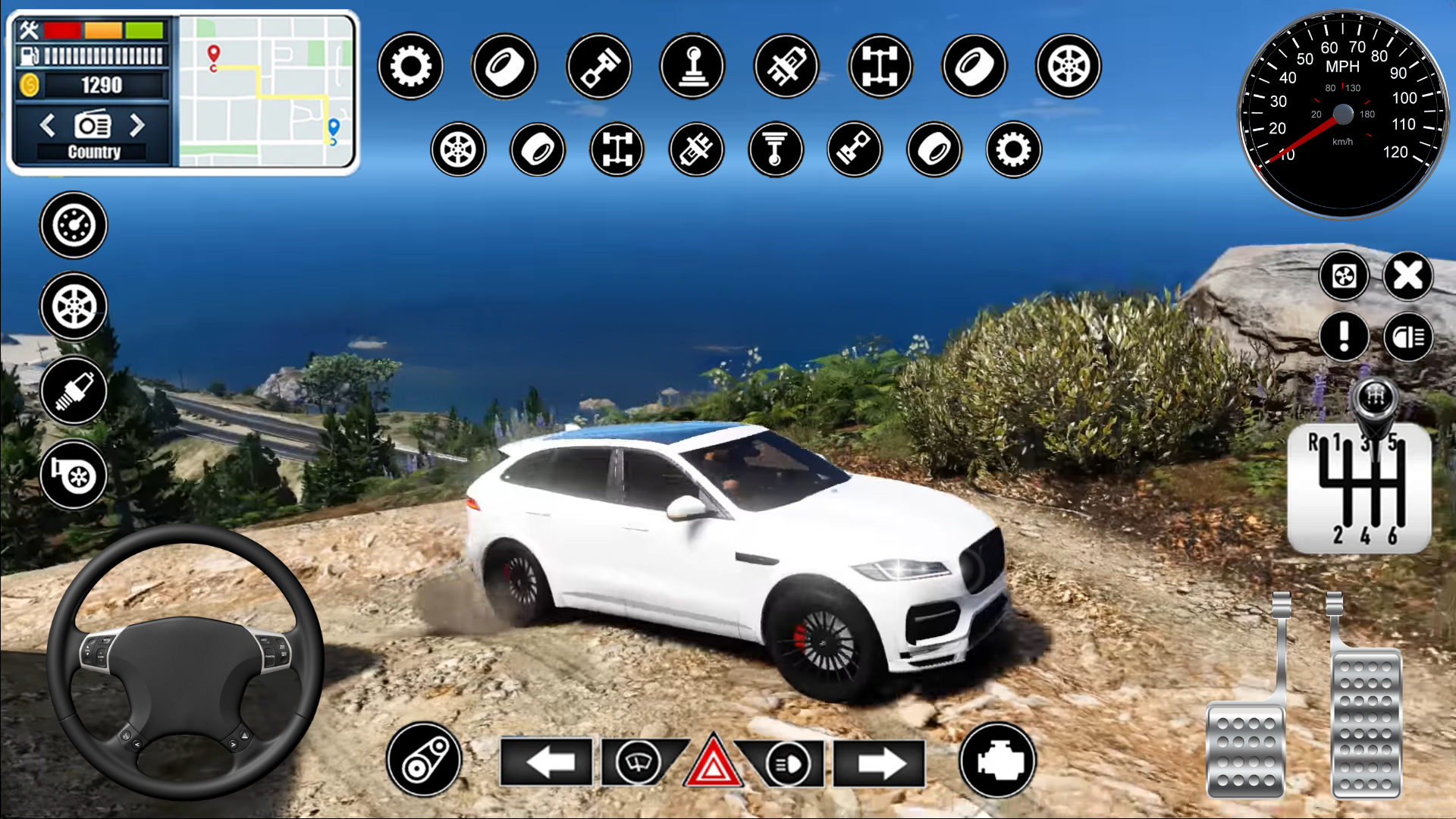Click the manual gear shifter panel
The width and height of the screenshot is (1456, 819).
1360,487
